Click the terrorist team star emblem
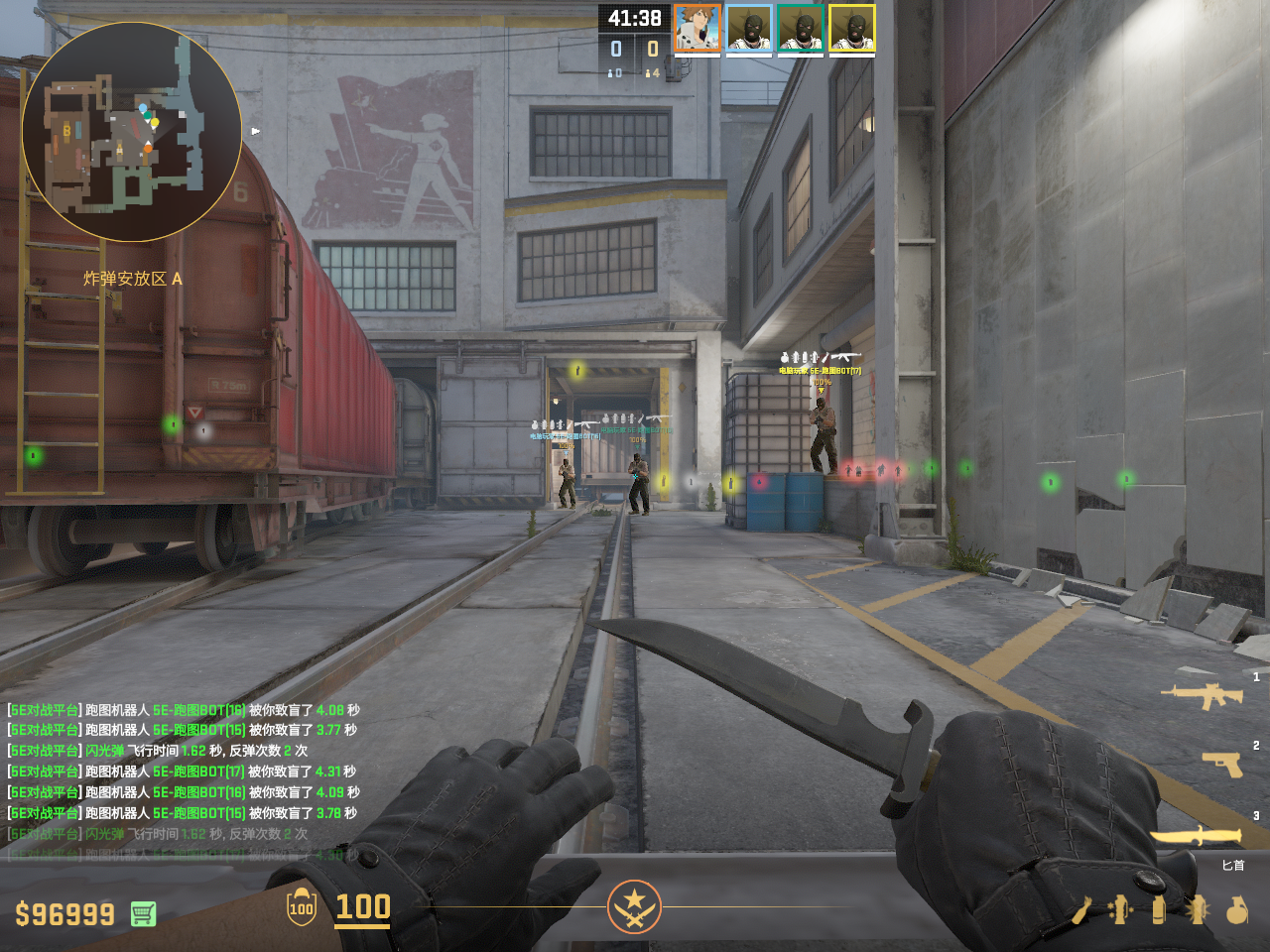 point(634,906)
